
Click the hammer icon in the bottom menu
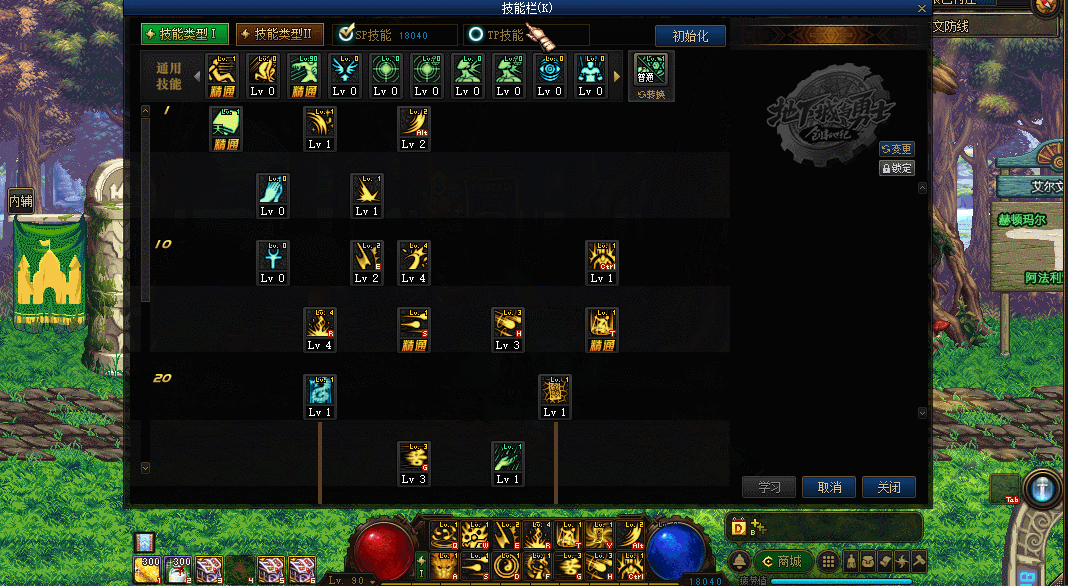[919, 561]
